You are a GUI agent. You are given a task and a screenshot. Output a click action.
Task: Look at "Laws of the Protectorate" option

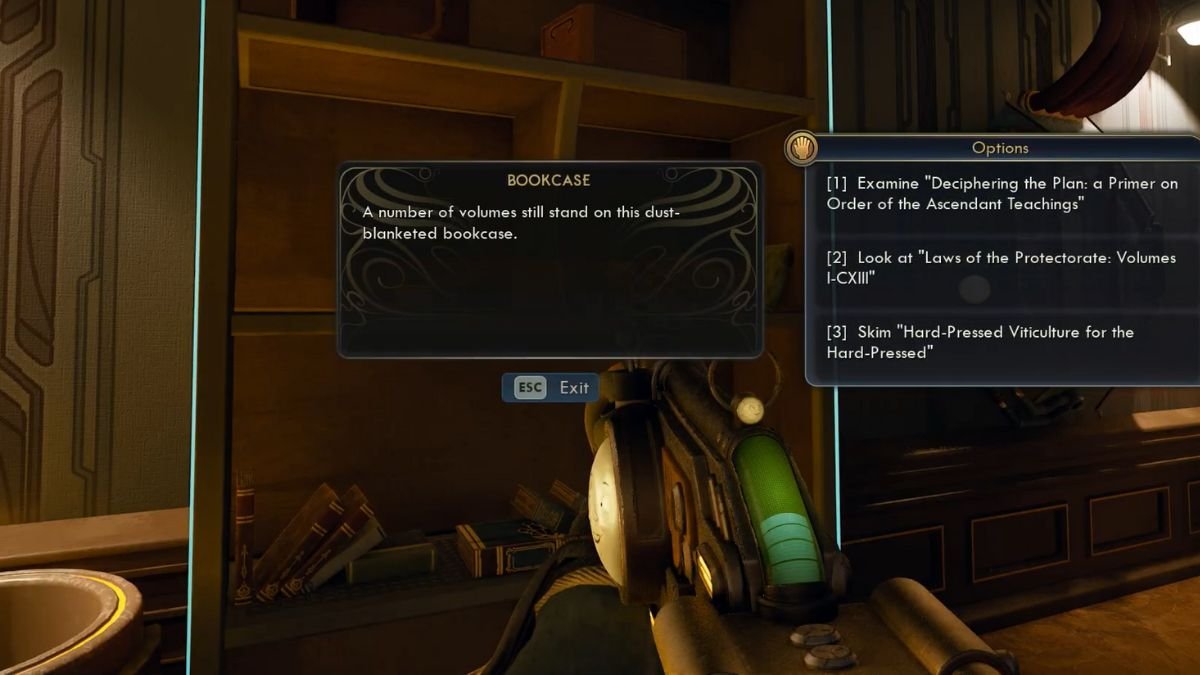[1001, 267]
